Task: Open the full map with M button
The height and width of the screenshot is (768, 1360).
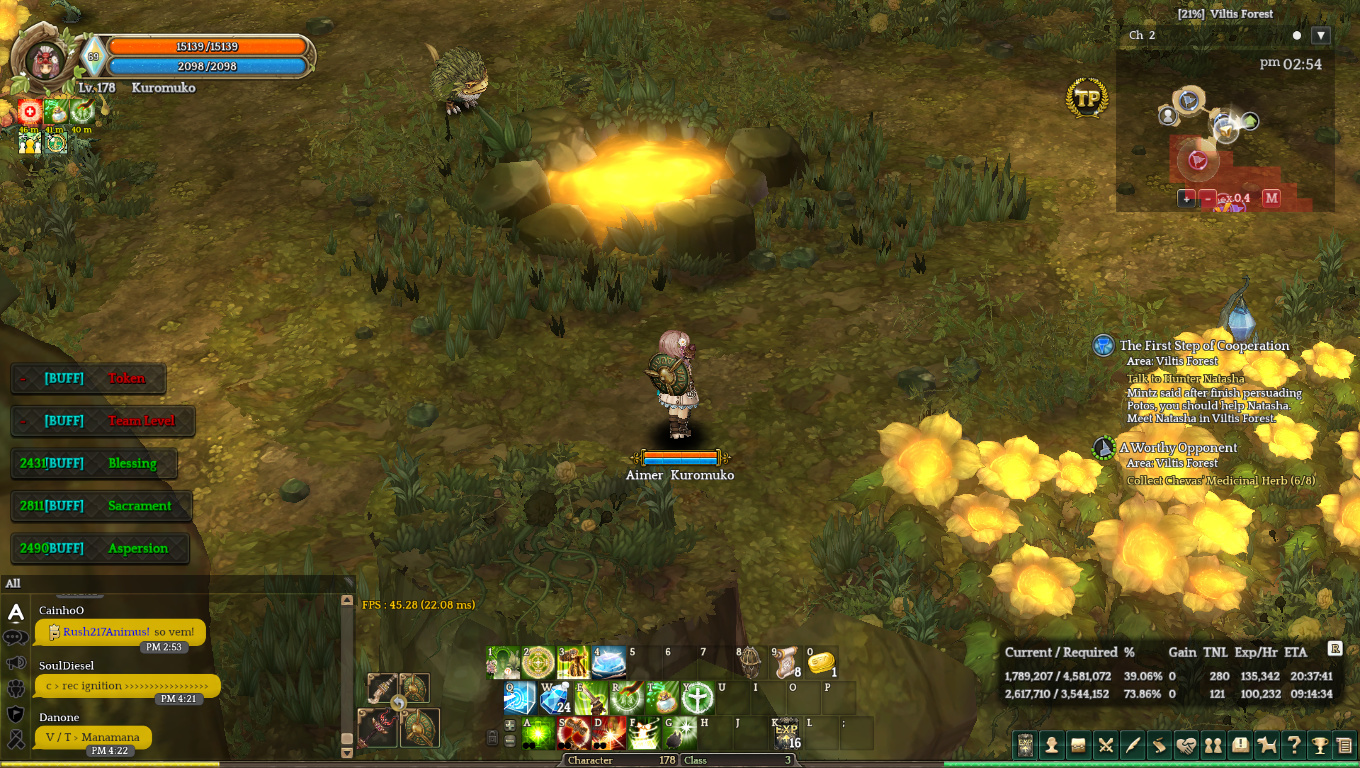Action: (x=1271, y=198)
